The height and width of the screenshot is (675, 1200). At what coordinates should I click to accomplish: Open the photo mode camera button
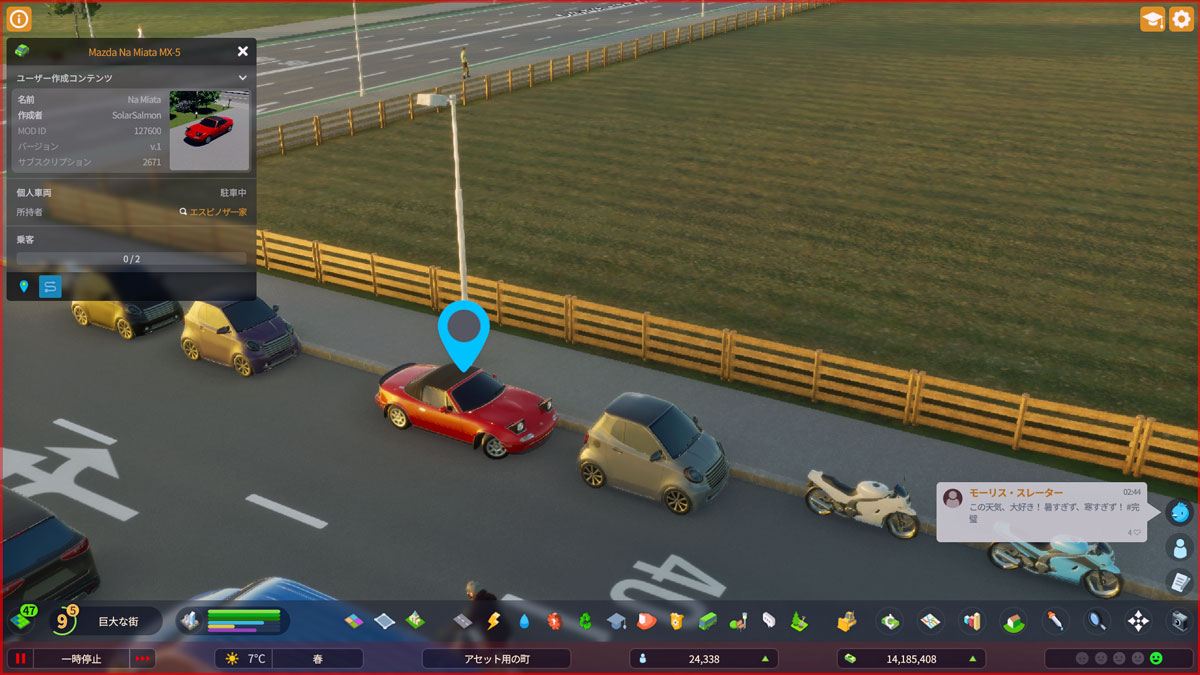point(1180,621)
